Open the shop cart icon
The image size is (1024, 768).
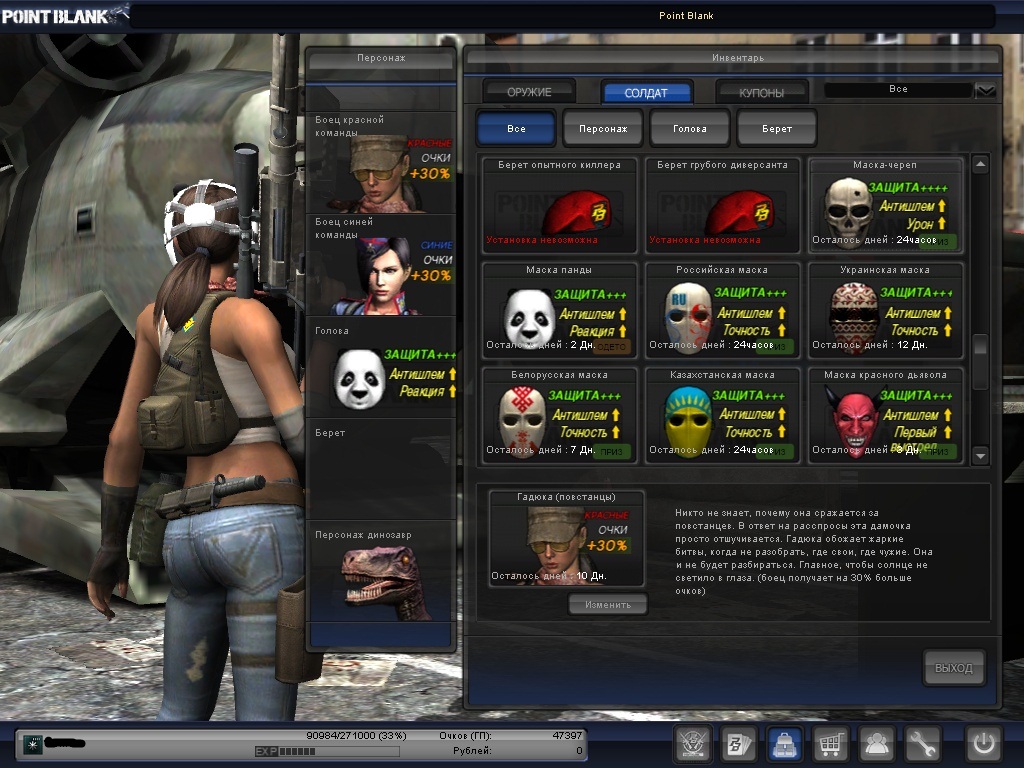click(830, 743)
